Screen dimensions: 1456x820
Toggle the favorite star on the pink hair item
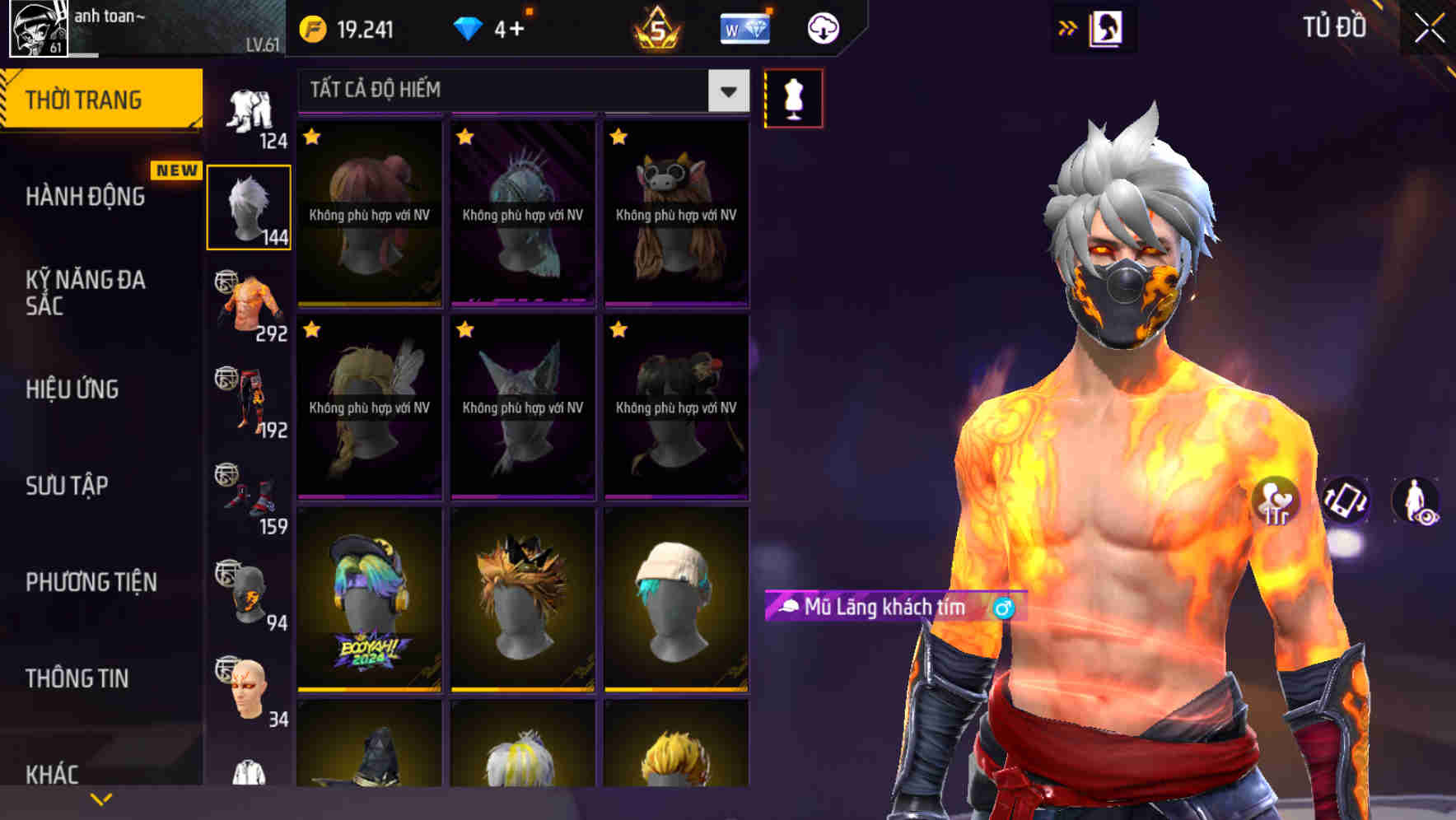[x=312, y=137]
